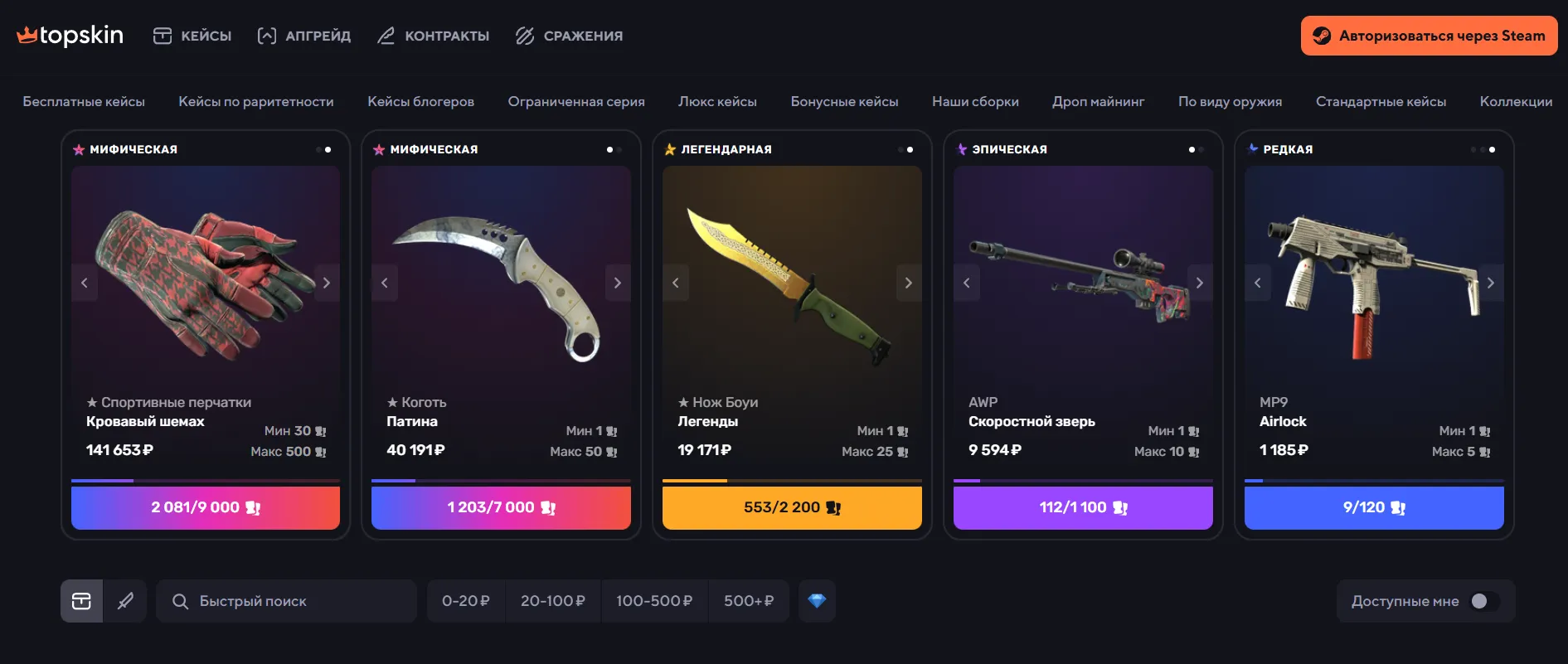Show next item on Коготь Патина card
This screenshot has height=664, width=1568.
point(618,283)
